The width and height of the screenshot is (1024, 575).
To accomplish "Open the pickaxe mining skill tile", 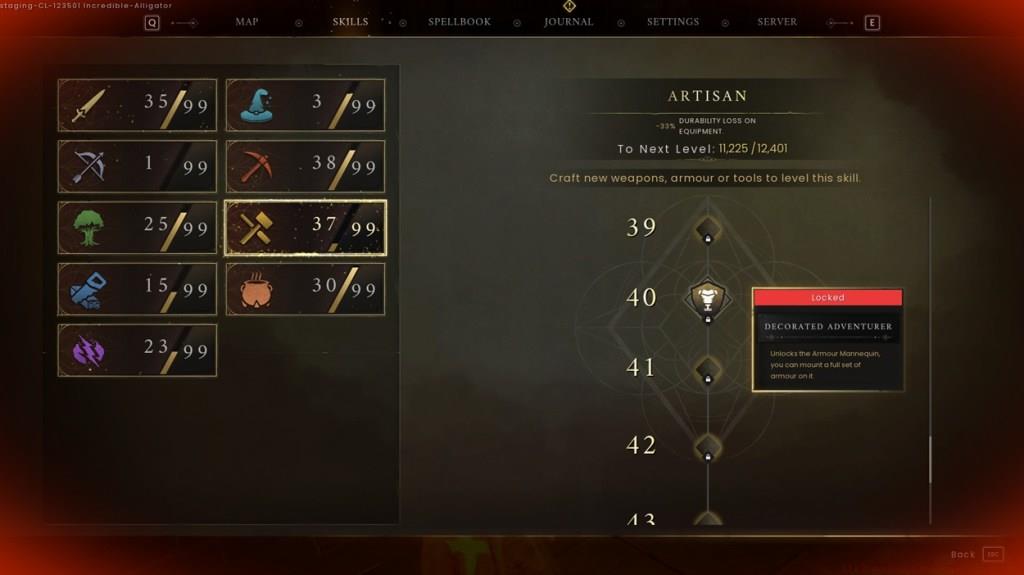I will 305,166.
